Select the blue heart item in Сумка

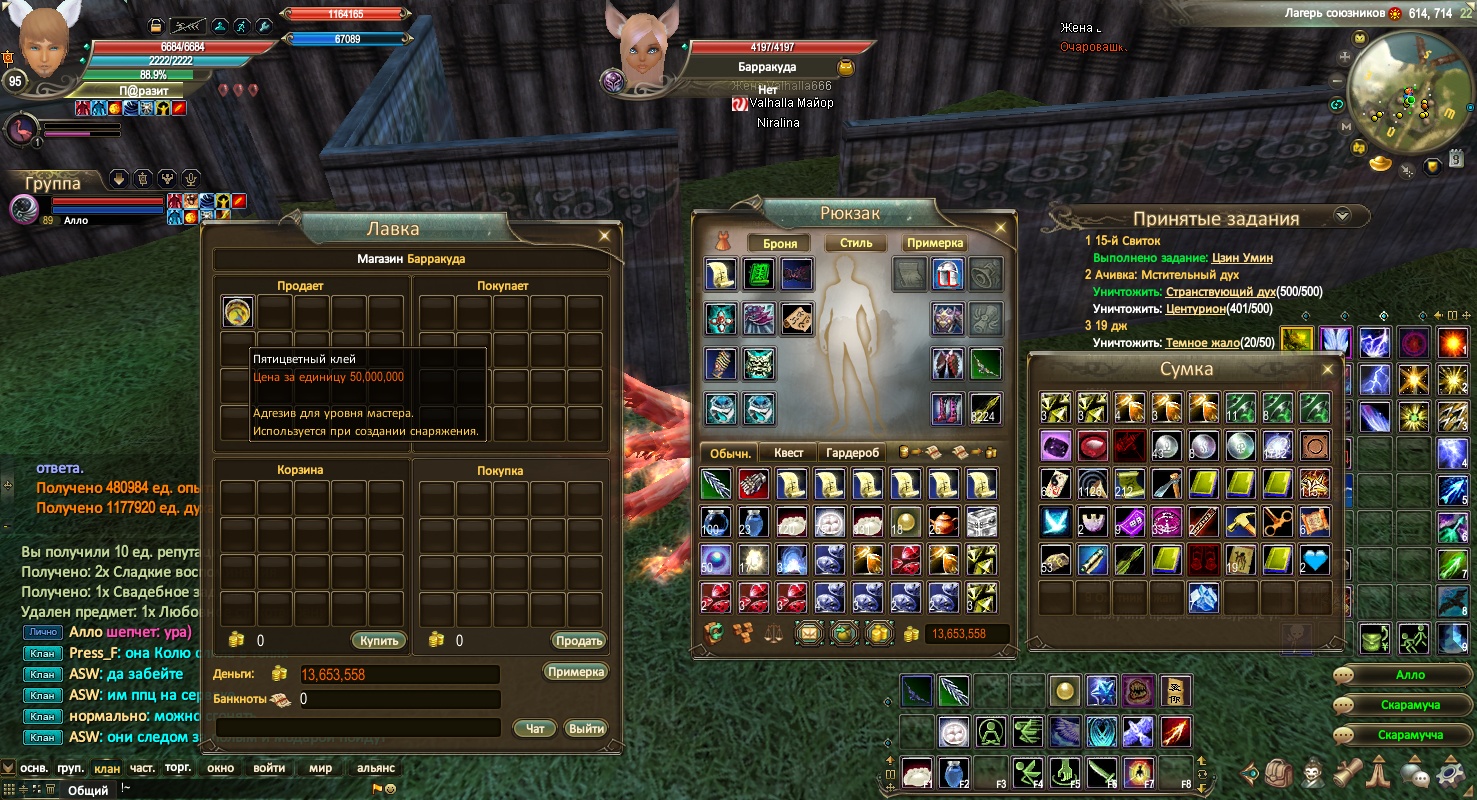[x=1315, y=560]
